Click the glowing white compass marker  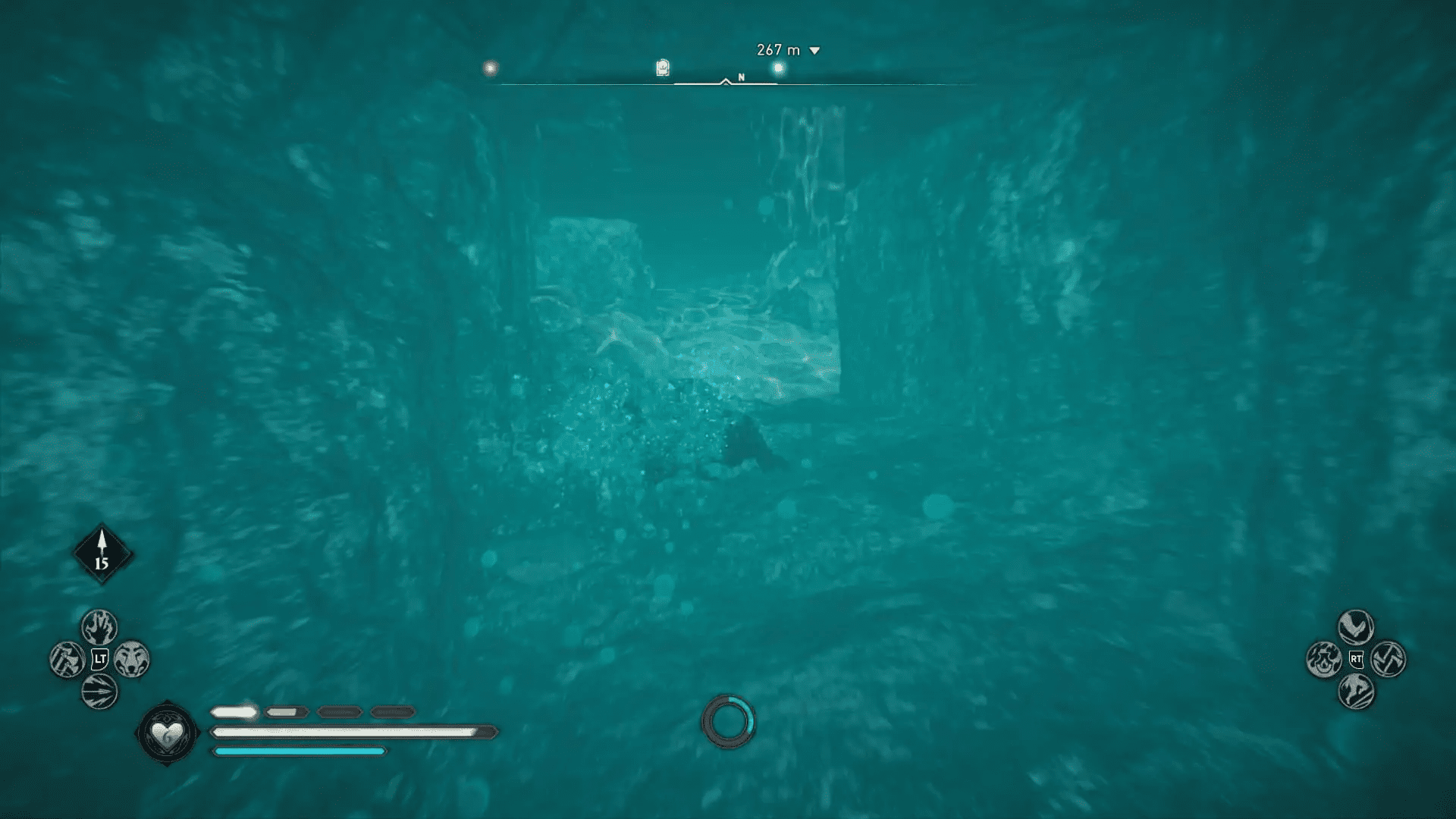tap(490, 68)
